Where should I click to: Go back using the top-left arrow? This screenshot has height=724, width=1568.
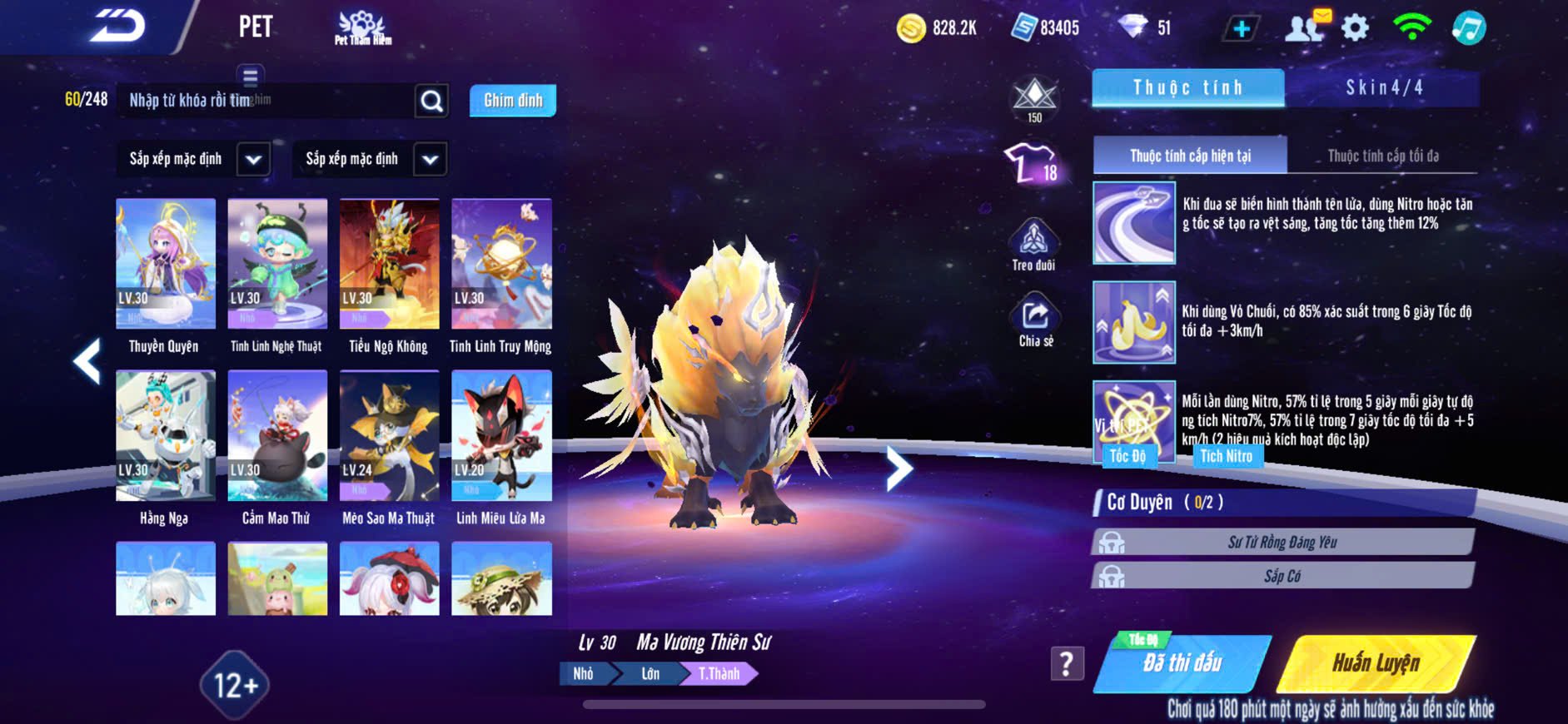click(117, 27)
